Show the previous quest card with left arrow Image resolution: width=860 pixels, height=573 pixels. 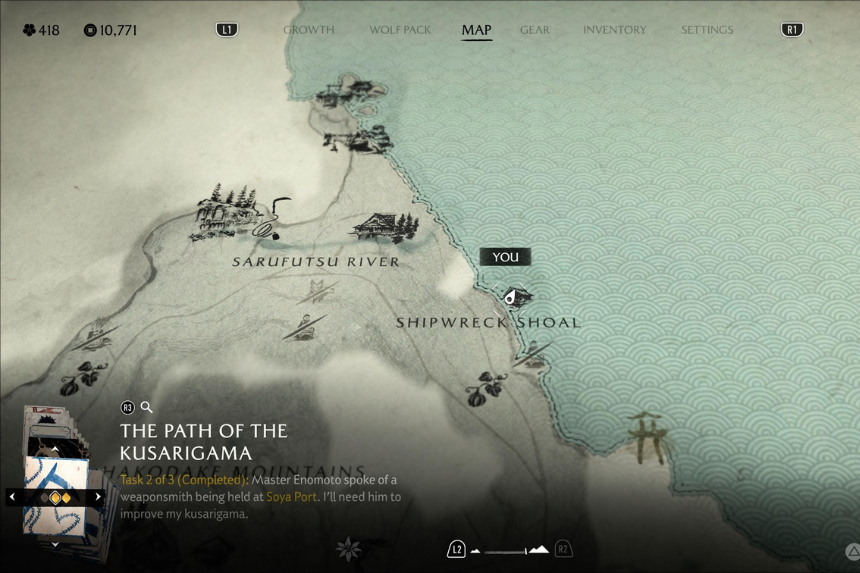click(12, 496)
